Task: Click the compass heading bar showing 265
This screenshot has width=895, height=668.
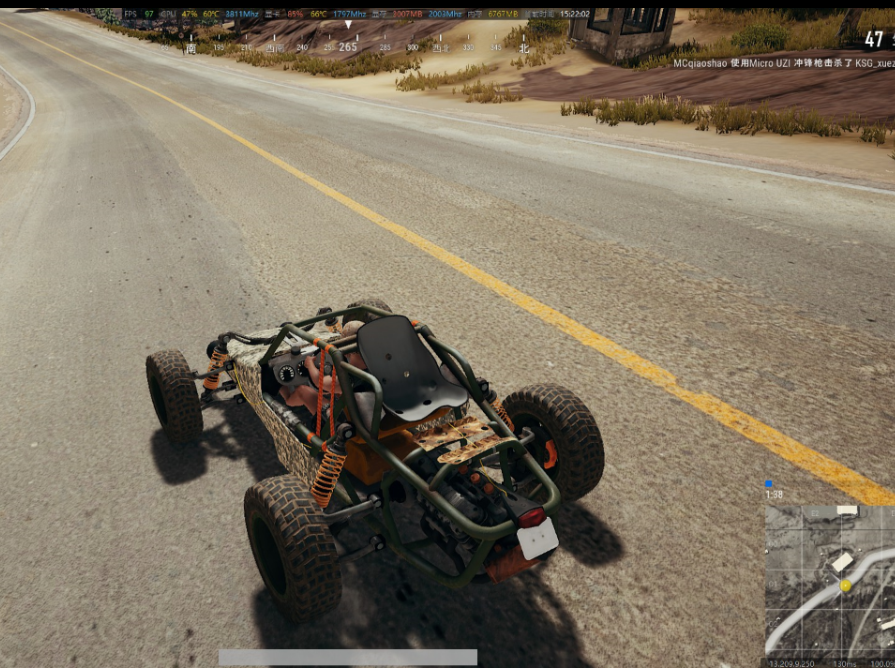Action: tap(347, 46)
